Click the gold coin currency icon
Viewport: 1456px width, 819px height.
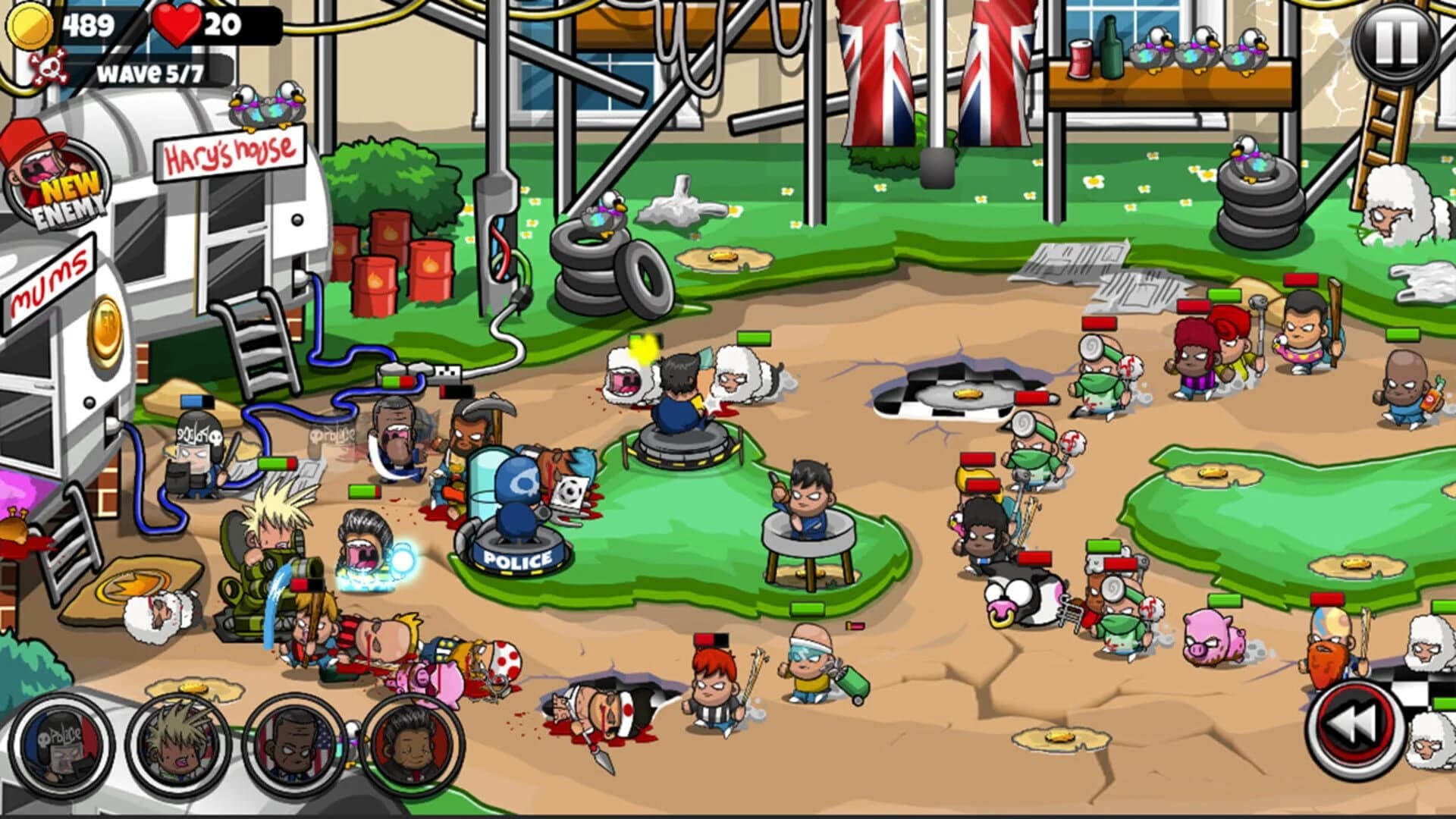tap(30, 23)
